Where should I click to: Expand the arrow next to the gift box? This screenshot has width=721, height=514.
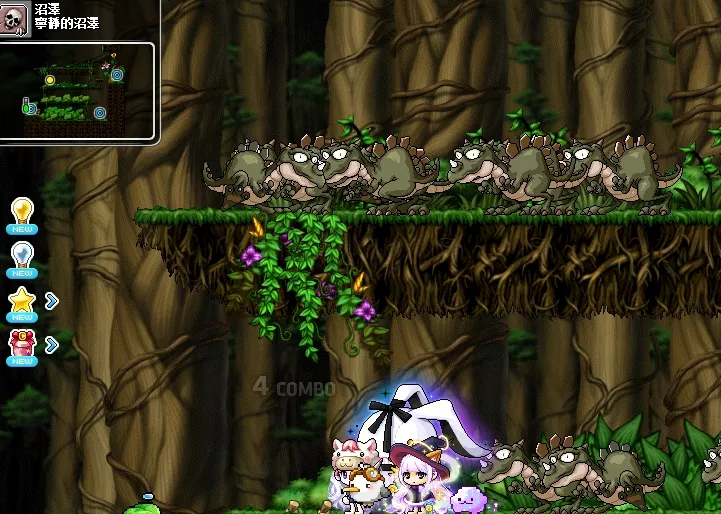(x=52, y=344)
